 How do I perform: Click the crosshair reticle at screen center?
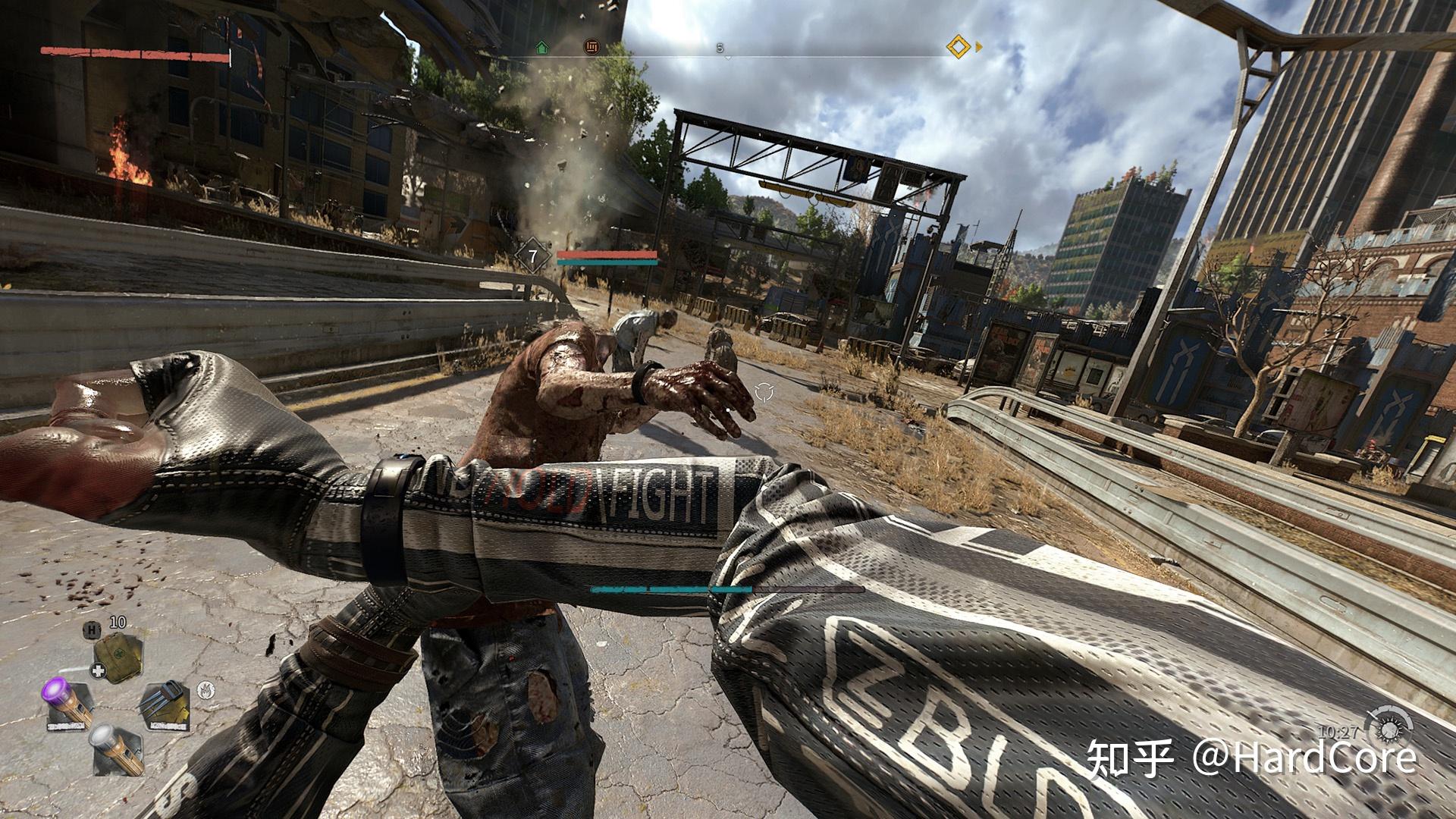click(764, 392)
